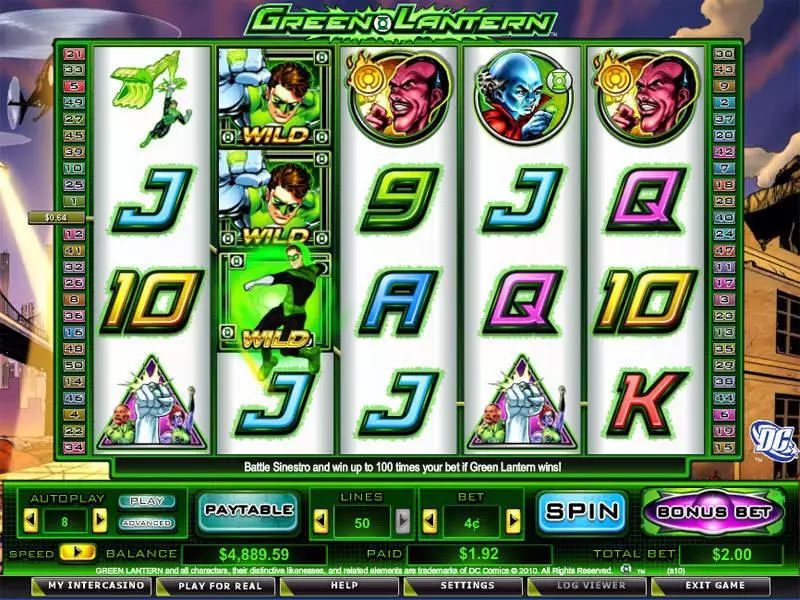The height and width of the screenshot is (600, 800).
Task: Open Advanced autoplay options
Action: 146,522
